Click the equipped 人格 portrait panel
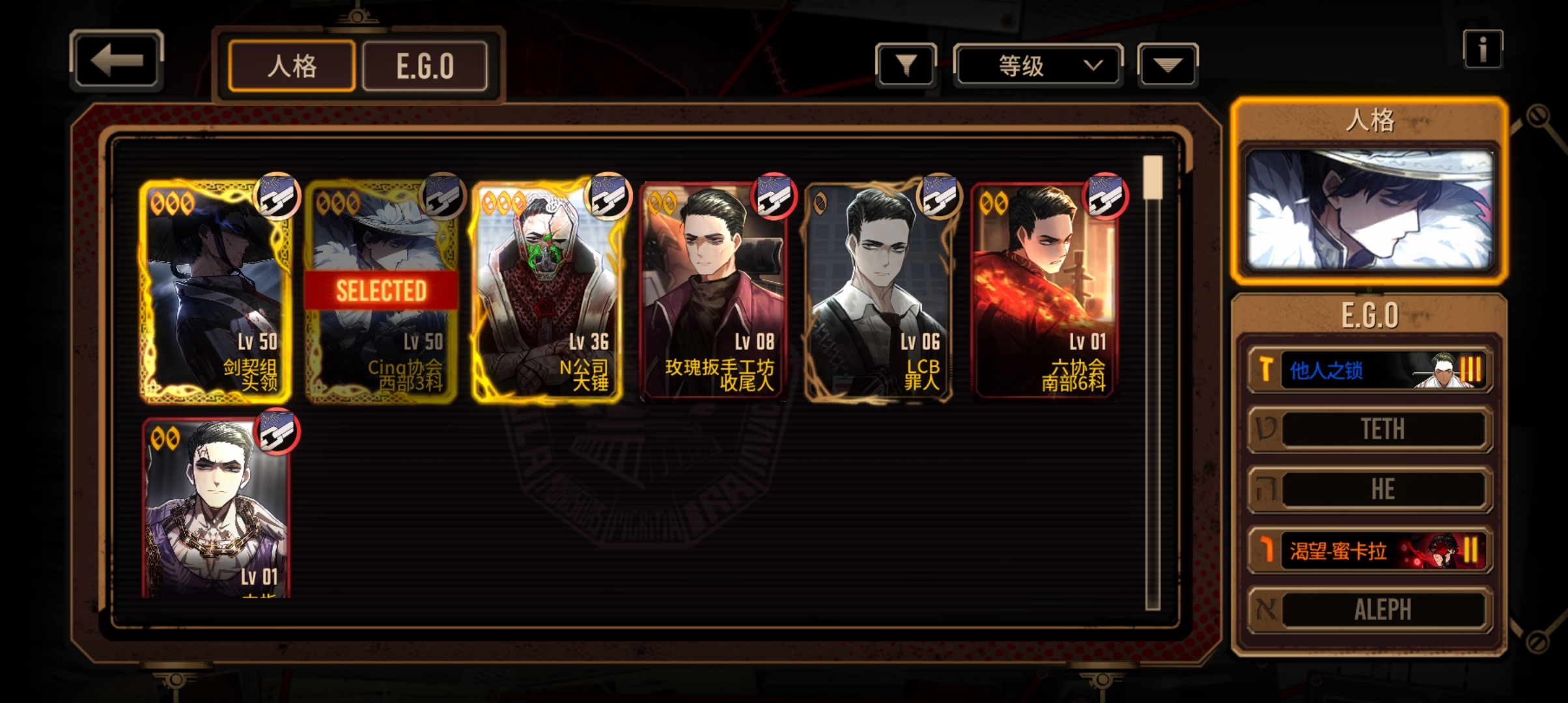1568x703 pixels. click(1369, 210)
